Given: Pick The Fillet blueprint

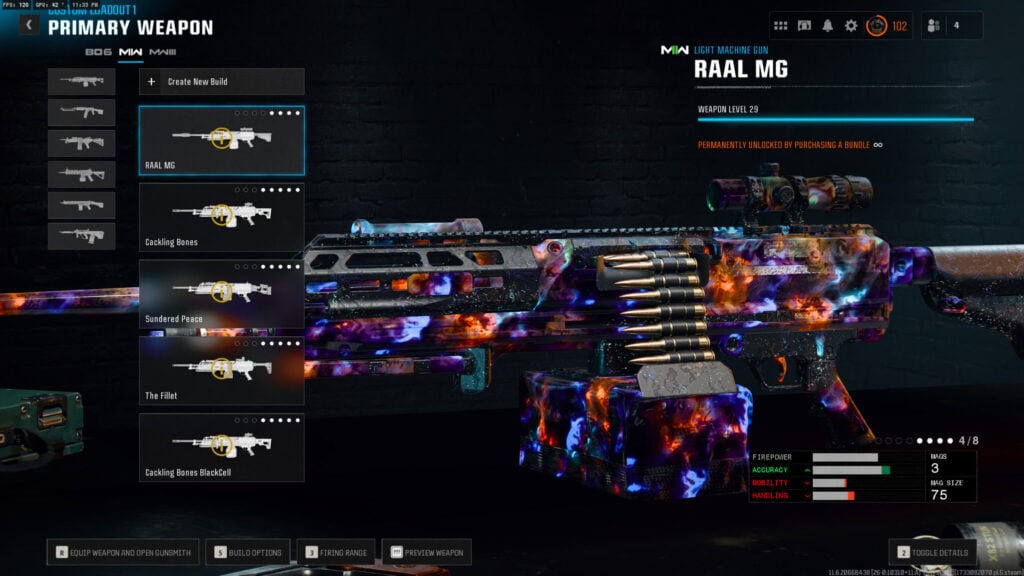Looking at the screenshot, I should 221,371.
